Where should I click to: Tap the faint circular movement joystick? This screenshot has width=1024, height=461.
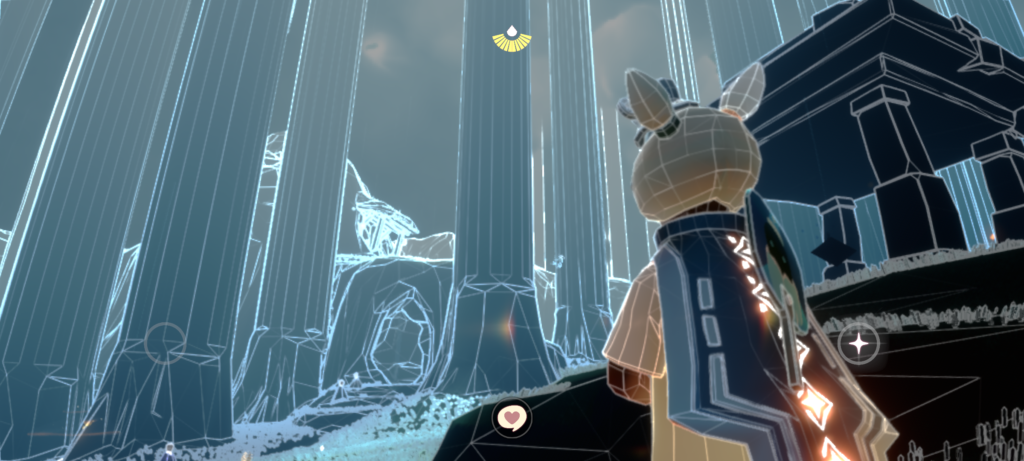click(x=165, y=342)
